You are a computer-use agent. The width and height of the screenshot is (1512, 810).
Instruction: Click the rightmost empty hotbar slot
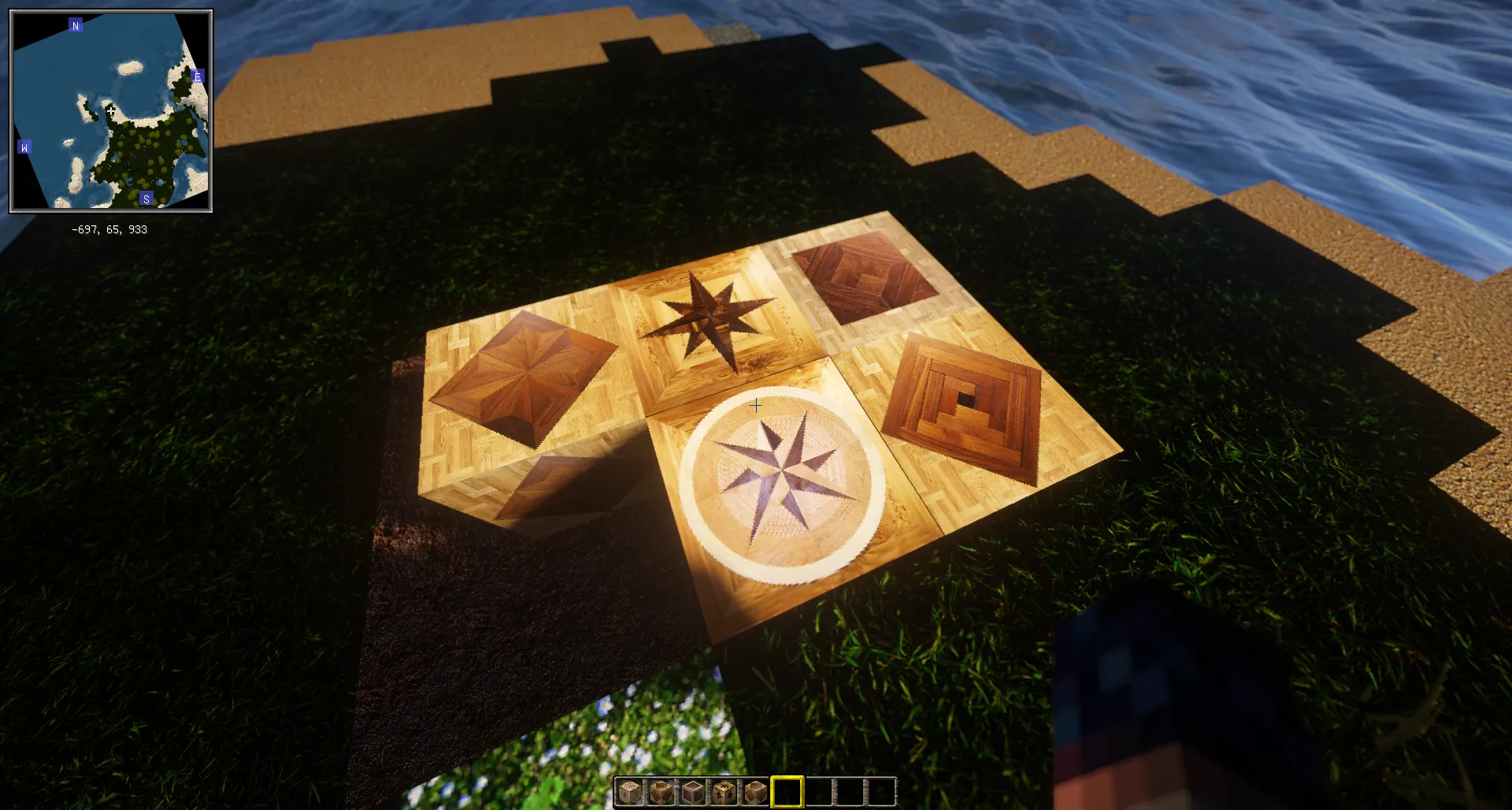880,792
